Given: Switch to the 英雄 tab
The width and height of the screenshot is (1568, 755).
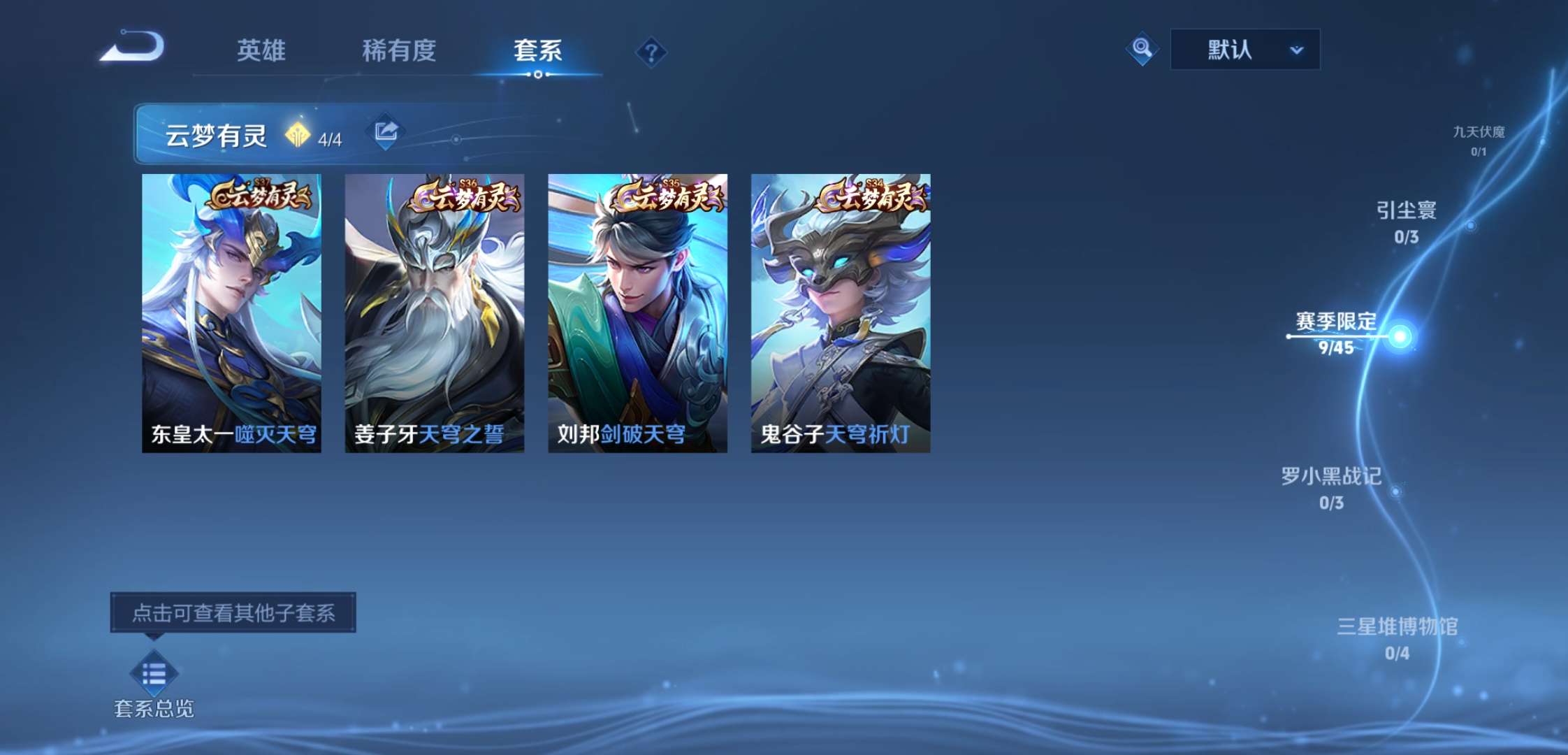Looking at the screenshot, I should pyautogui.click(x=261, y=50).
